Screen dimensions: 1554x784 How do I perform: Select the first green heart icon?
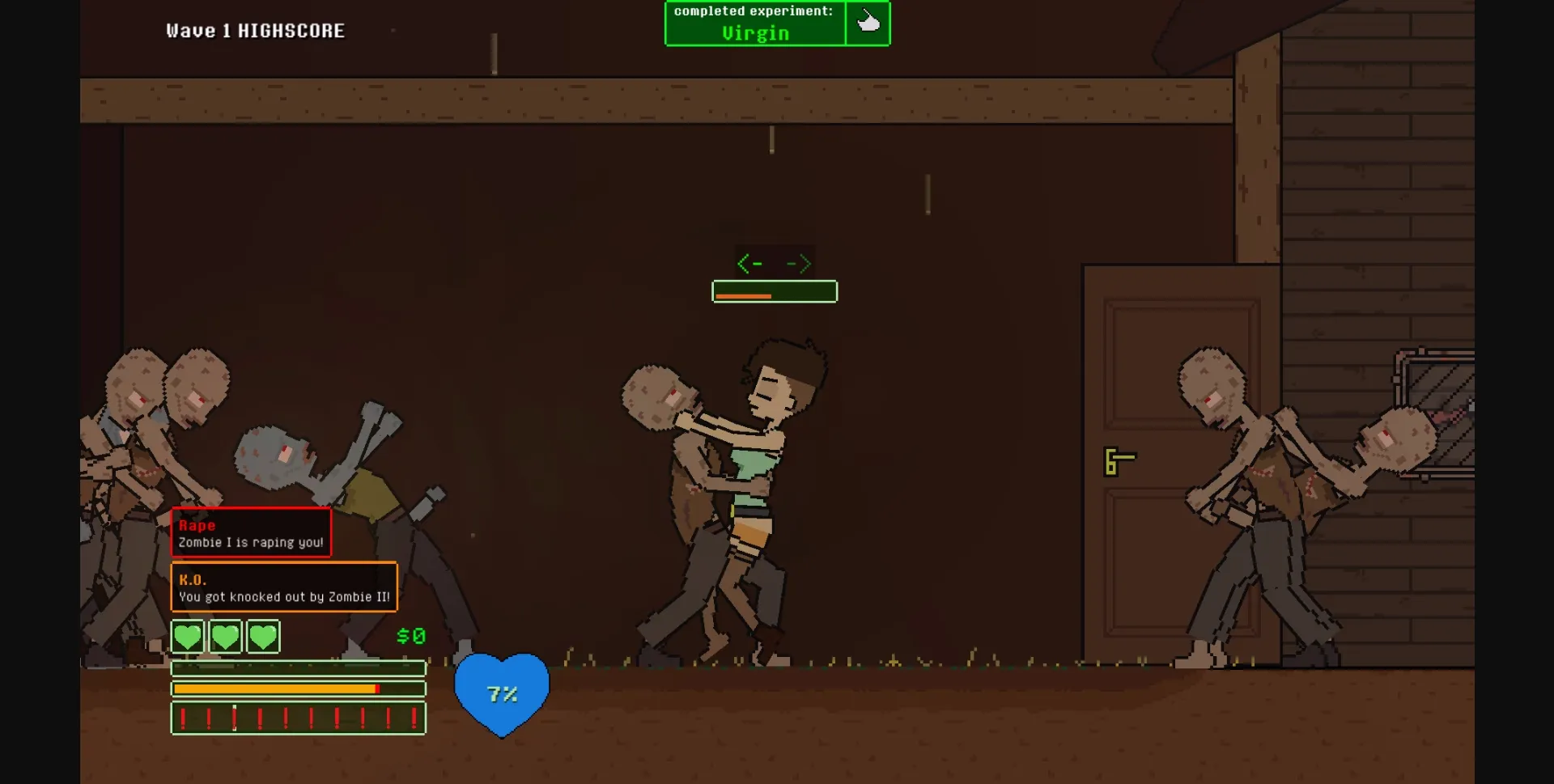(187, 637)
